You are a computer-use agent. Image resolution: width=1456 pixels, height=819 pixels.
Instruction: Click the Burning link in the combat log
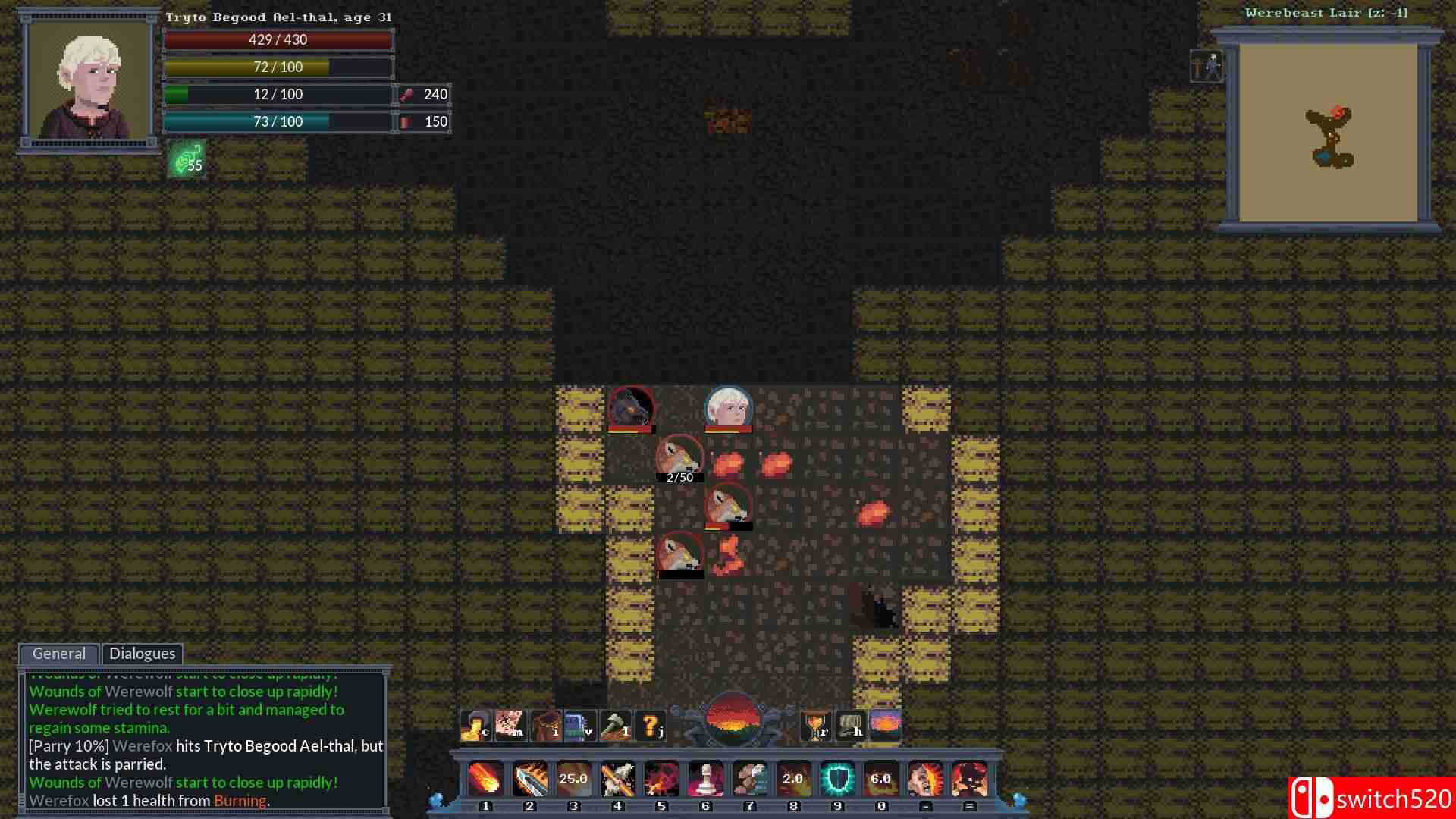[x=241, y=800]
